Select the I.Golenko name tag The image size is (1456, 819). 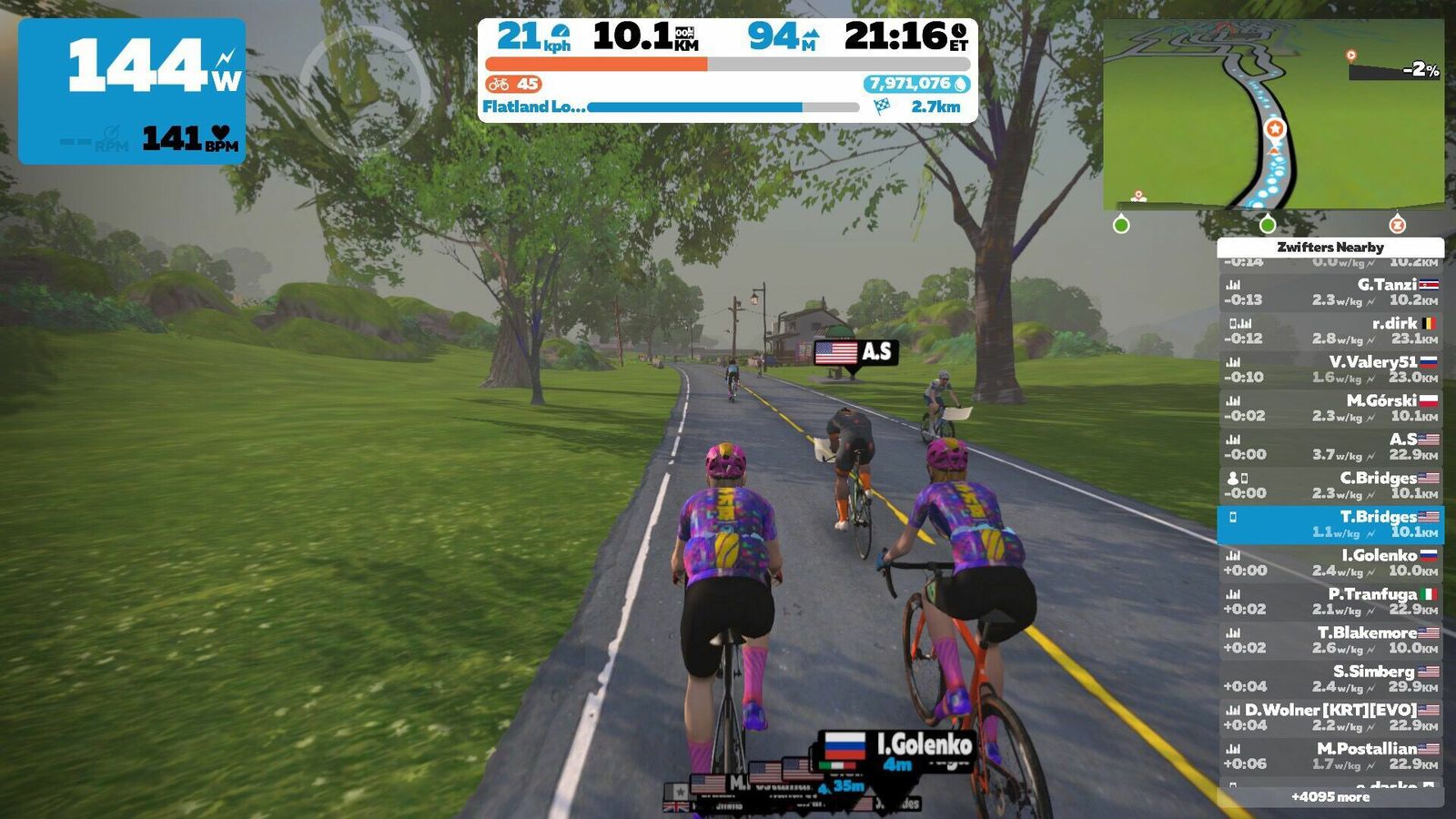pos(897,747)
